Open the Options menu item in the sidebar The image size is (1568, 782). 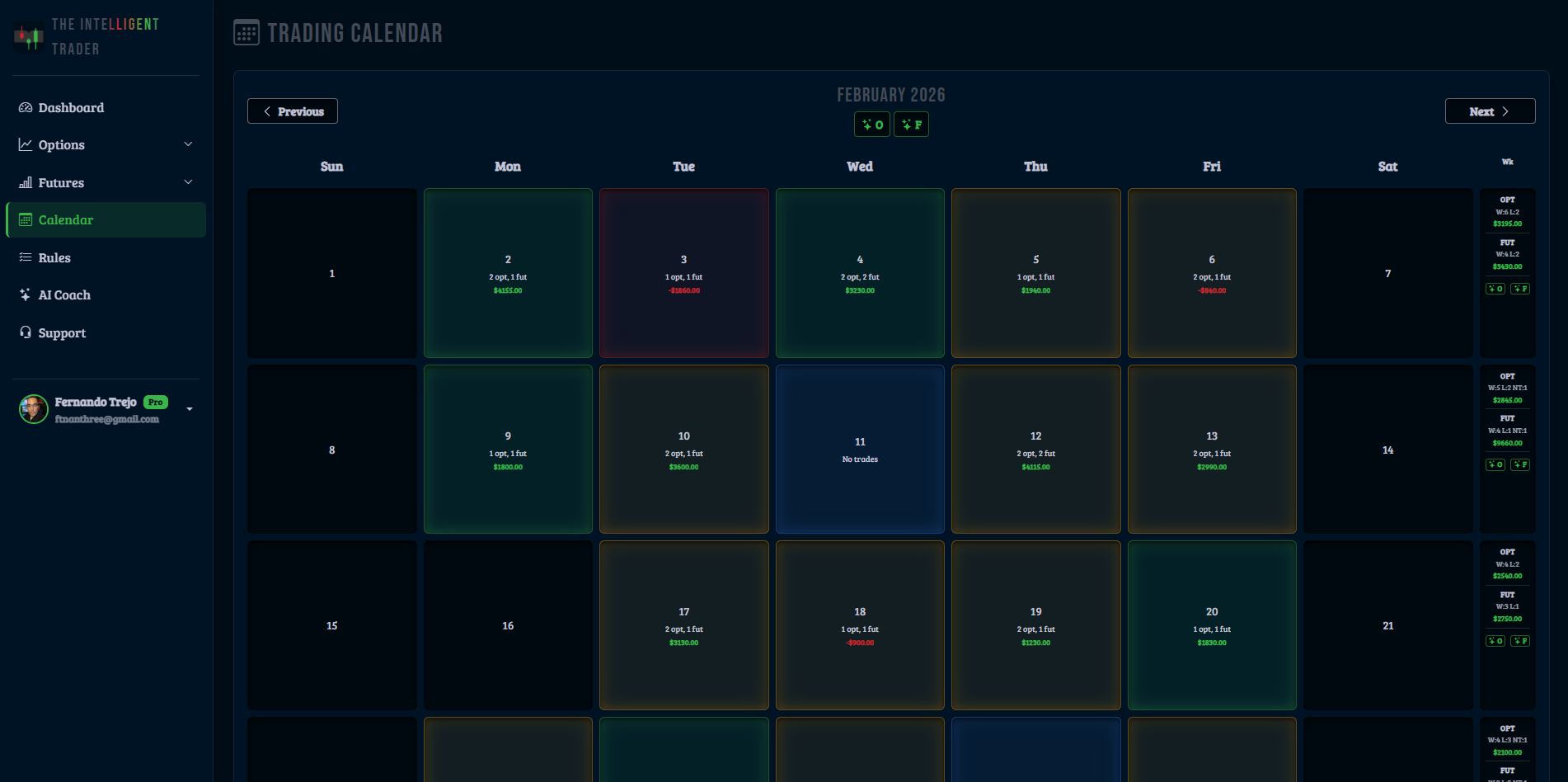pyautogui.click(x=61, y=144)
